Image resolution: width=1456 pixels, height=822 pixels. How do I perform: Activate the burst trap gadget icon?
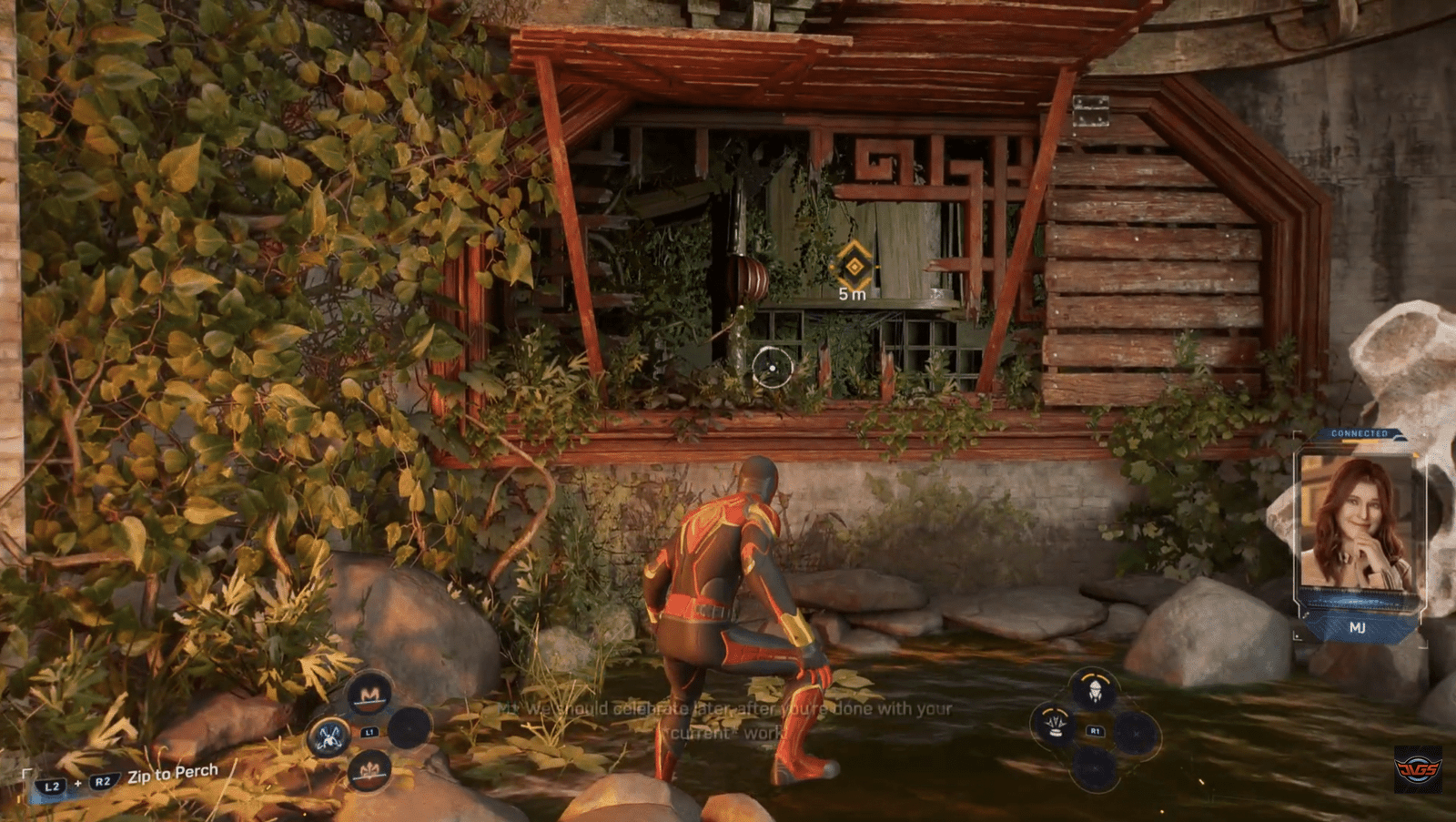coord(1055,726)
